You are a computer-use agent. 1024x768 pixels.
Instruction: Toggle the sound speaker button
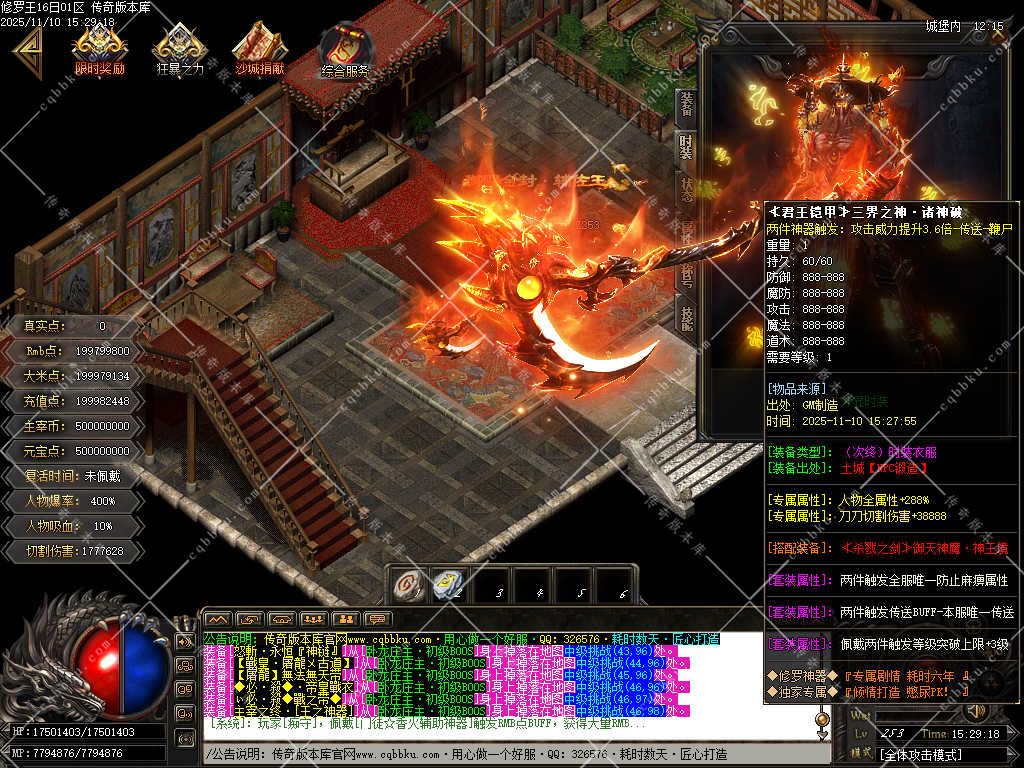click(x=974, y=712)
